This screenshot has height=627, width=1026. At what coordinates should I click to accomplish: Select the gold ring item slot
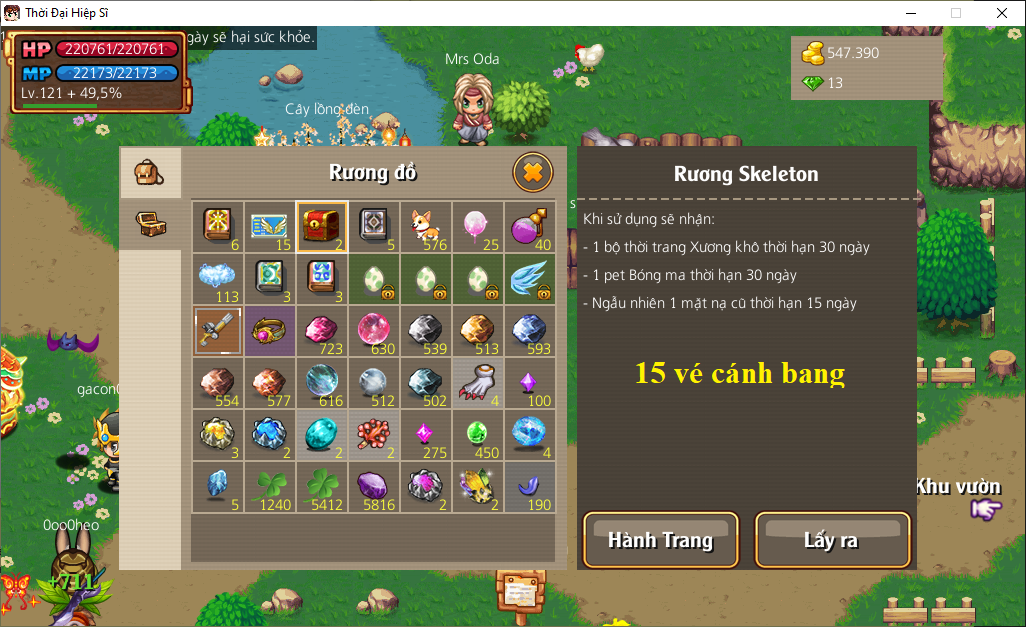point(270,331)
